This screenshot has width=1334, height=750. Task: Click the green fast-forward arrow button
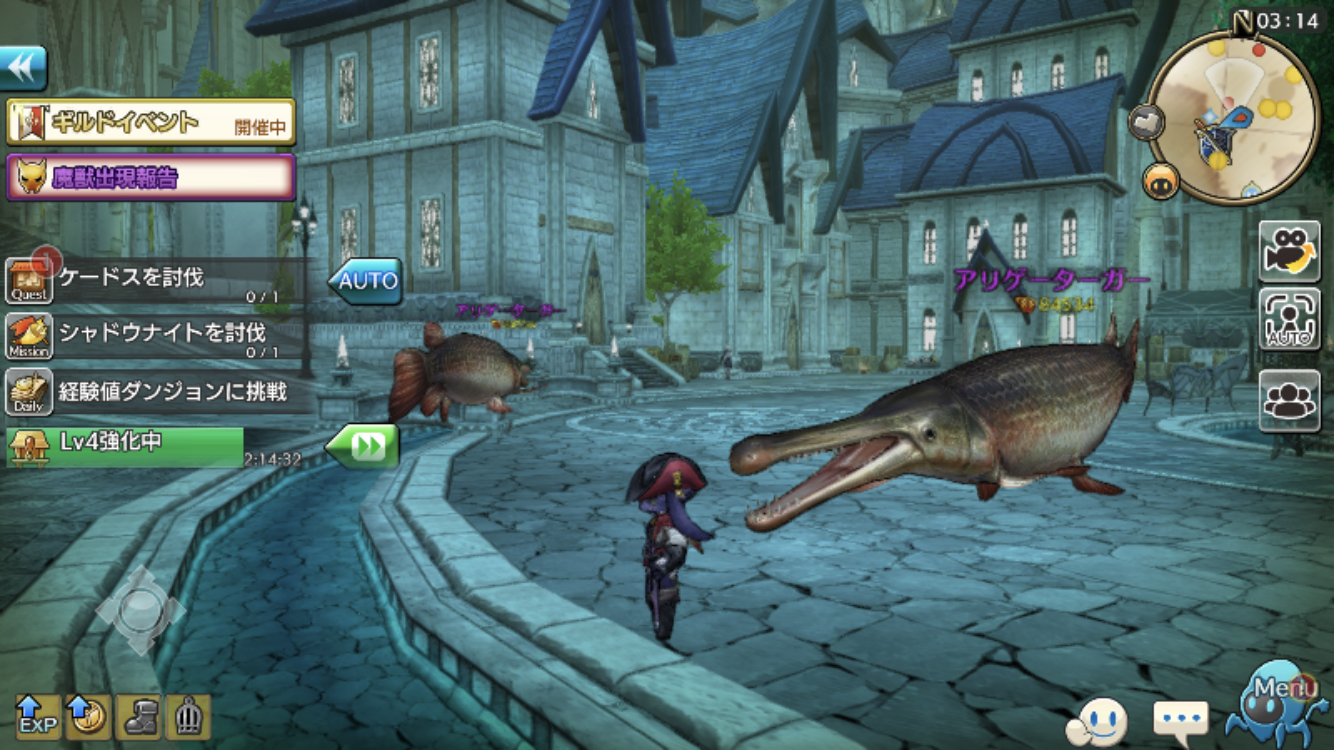[x=363, y=446]
